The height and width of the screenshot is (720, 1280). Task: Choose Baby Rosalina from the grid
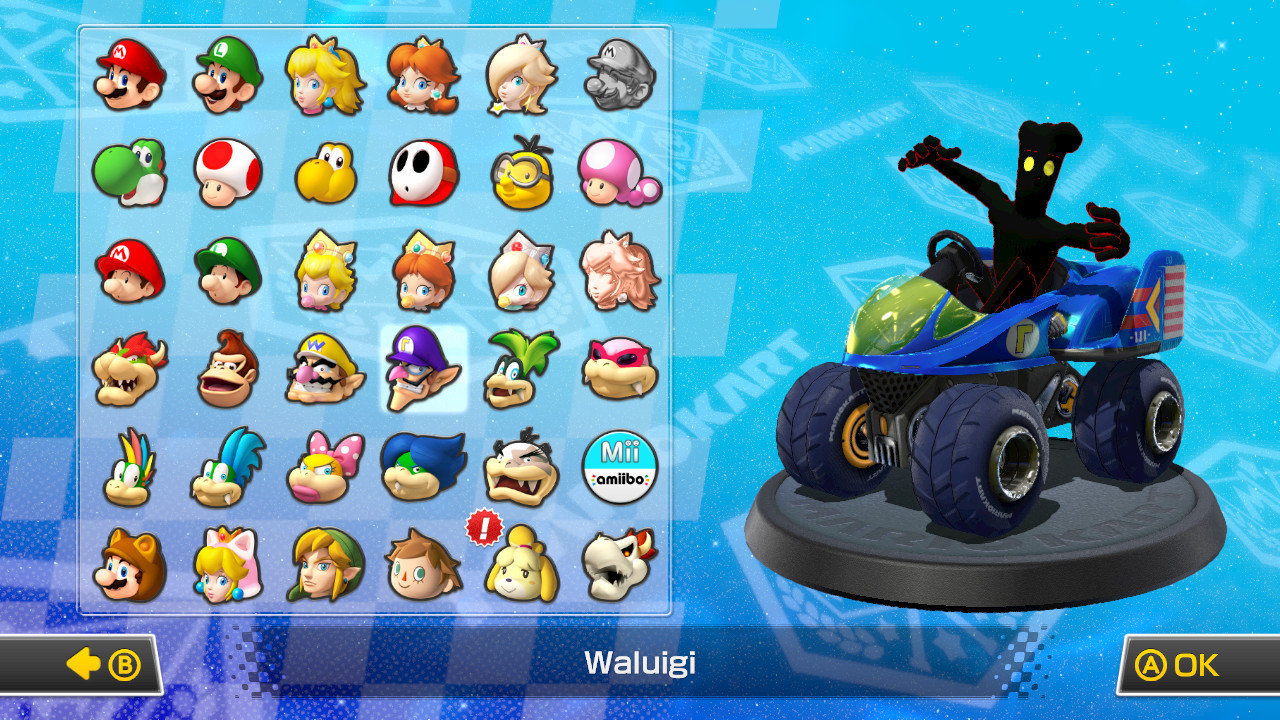[521, 270]
